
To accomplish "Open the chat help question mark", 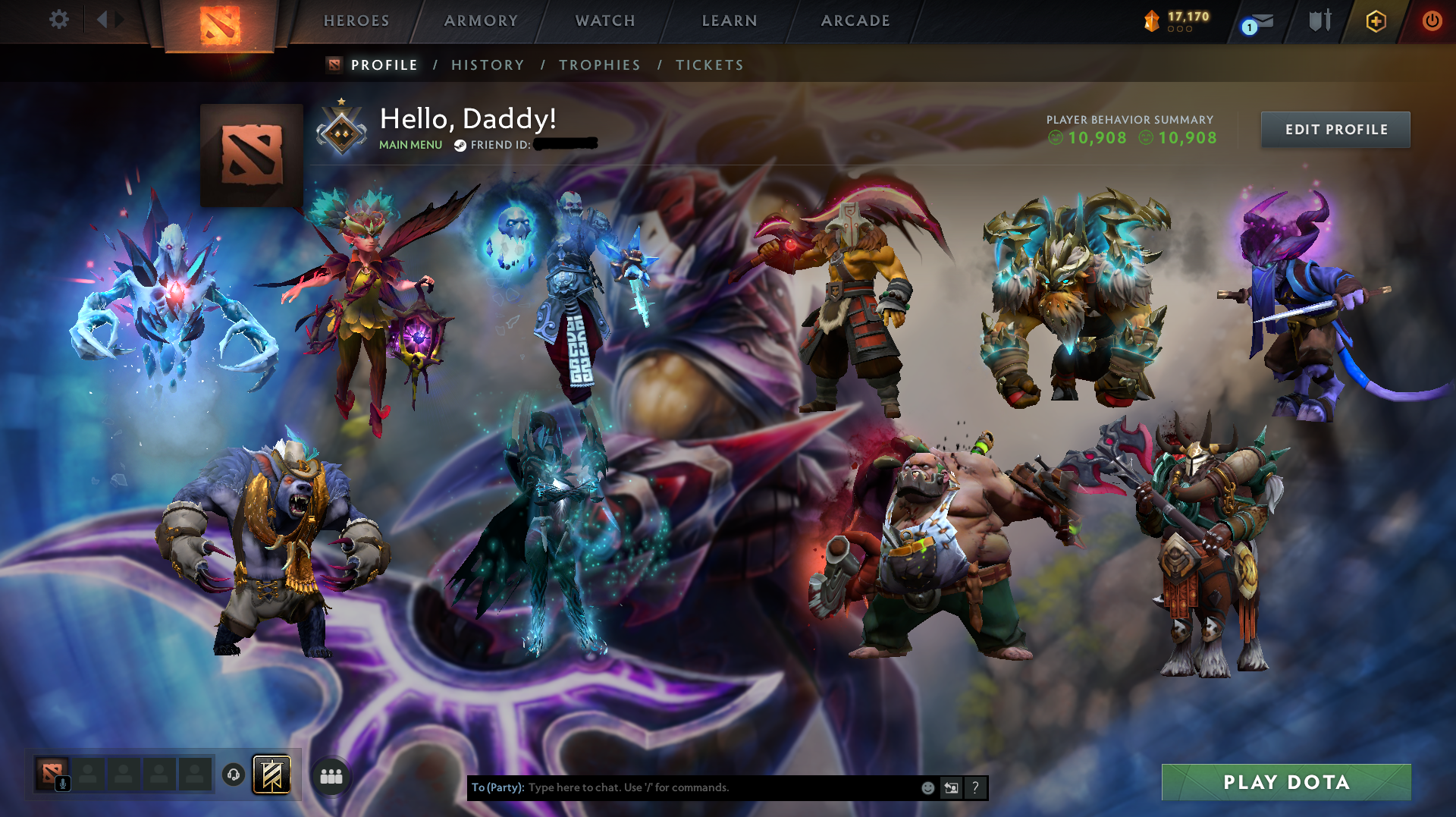I will tap(975, 787).
